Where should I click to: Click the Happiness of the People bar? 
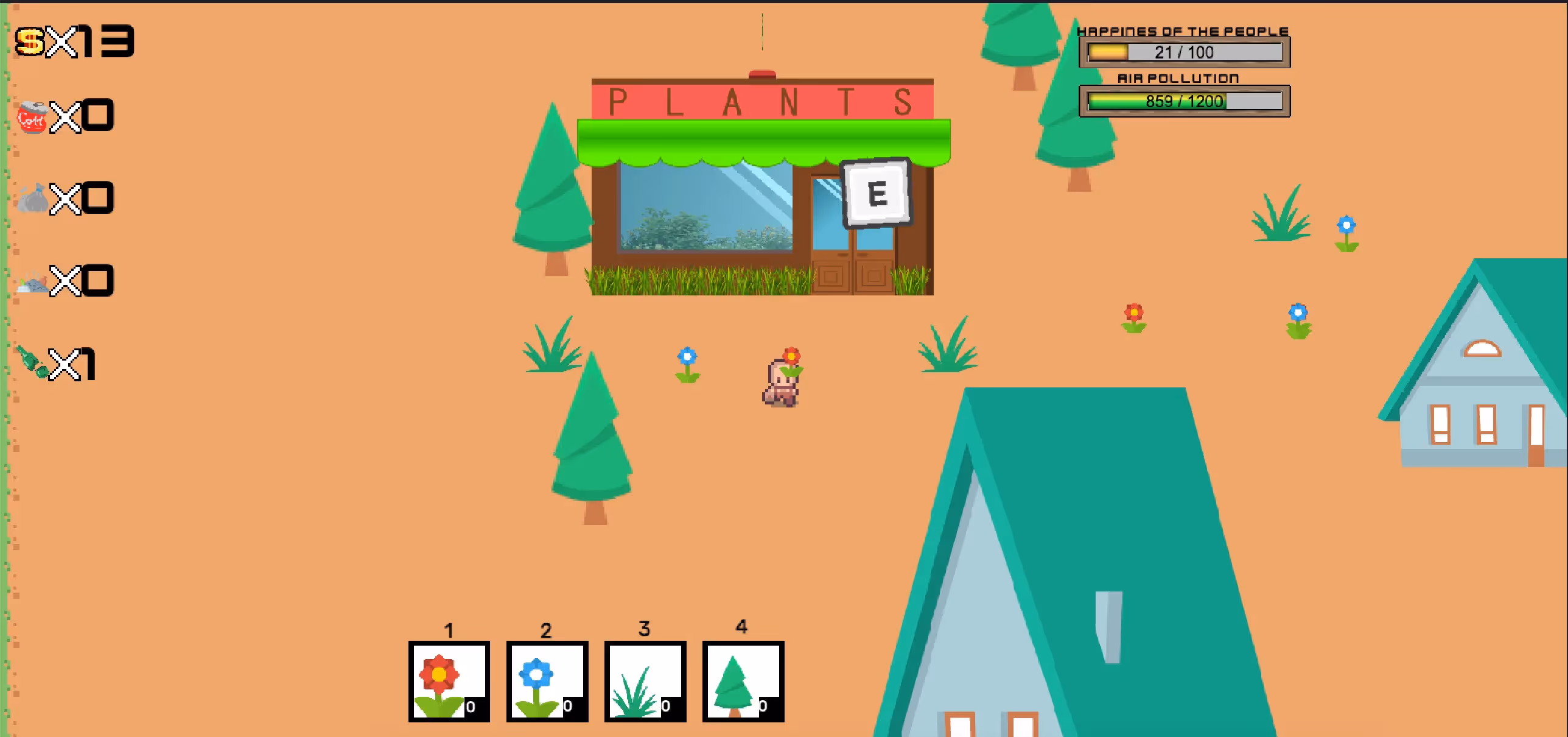point(1185,52)
